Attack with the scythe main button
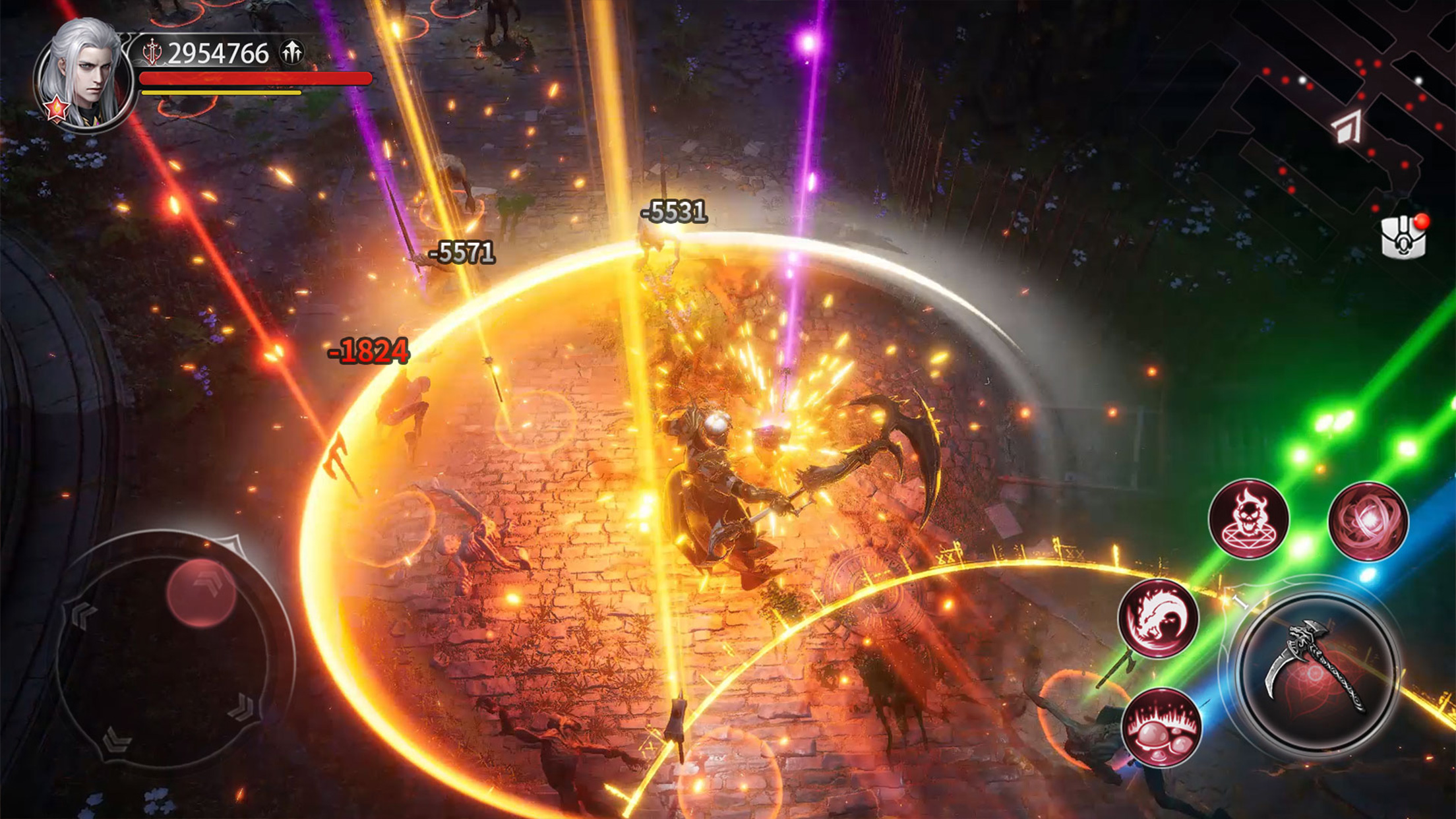This screenshot has height=819, width=1456. click(1316, 671)
